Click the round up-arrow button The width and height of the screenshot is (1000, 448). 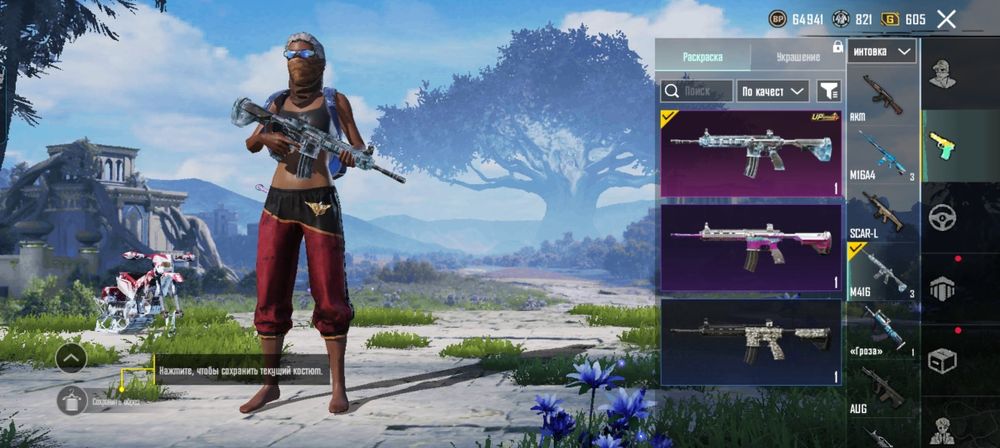tap(70, 357)
